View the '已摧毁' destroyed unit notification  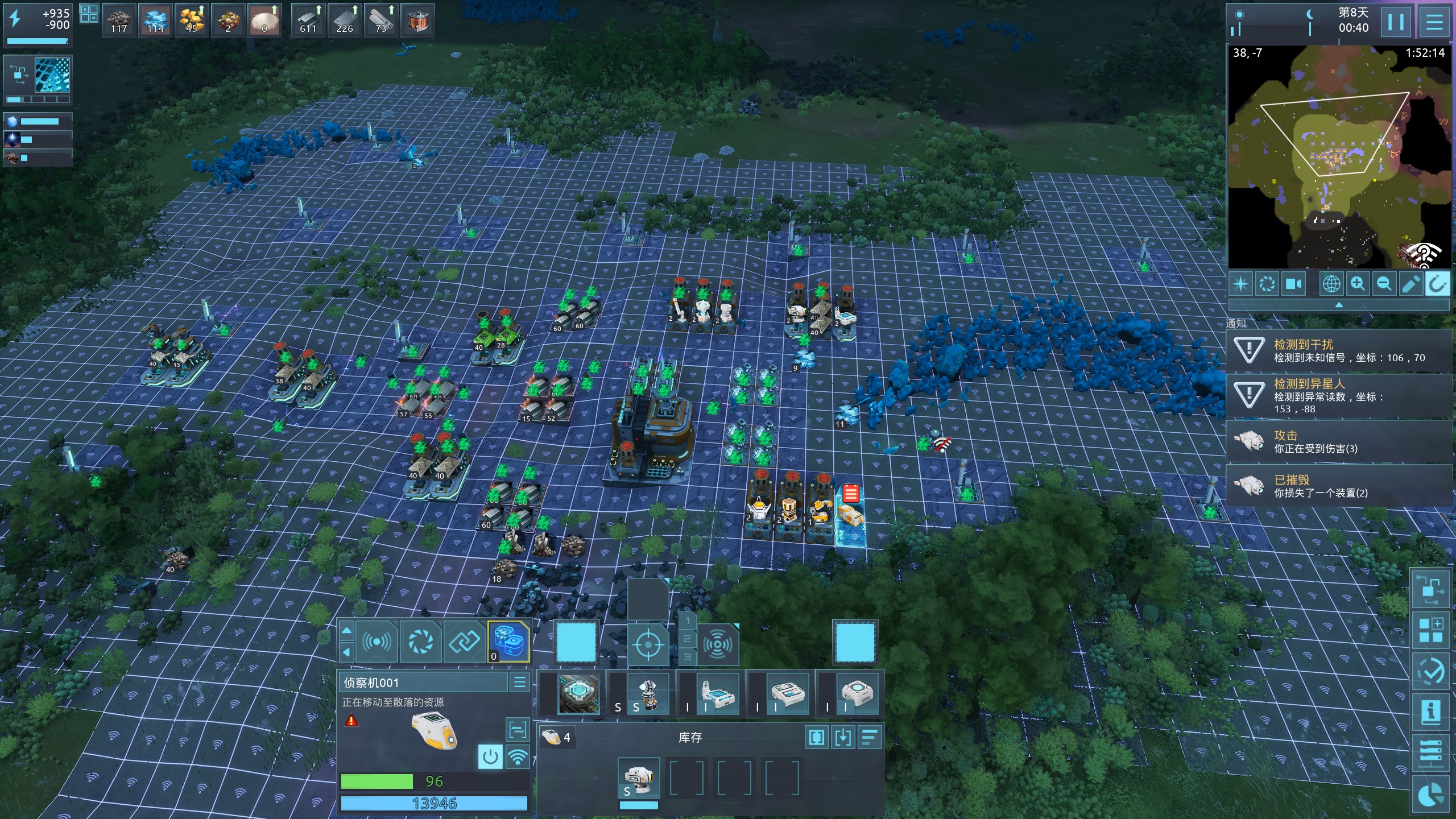[1339, 486]
